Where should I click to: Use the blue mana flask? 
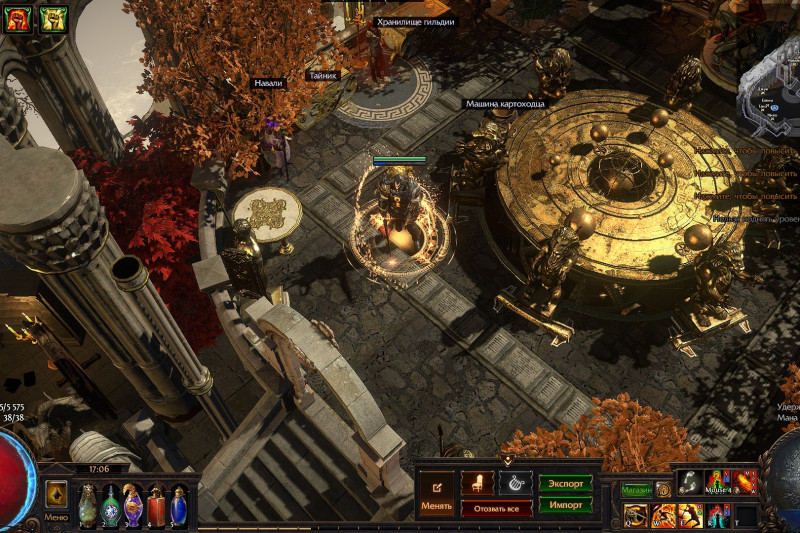tap(179, 505)
